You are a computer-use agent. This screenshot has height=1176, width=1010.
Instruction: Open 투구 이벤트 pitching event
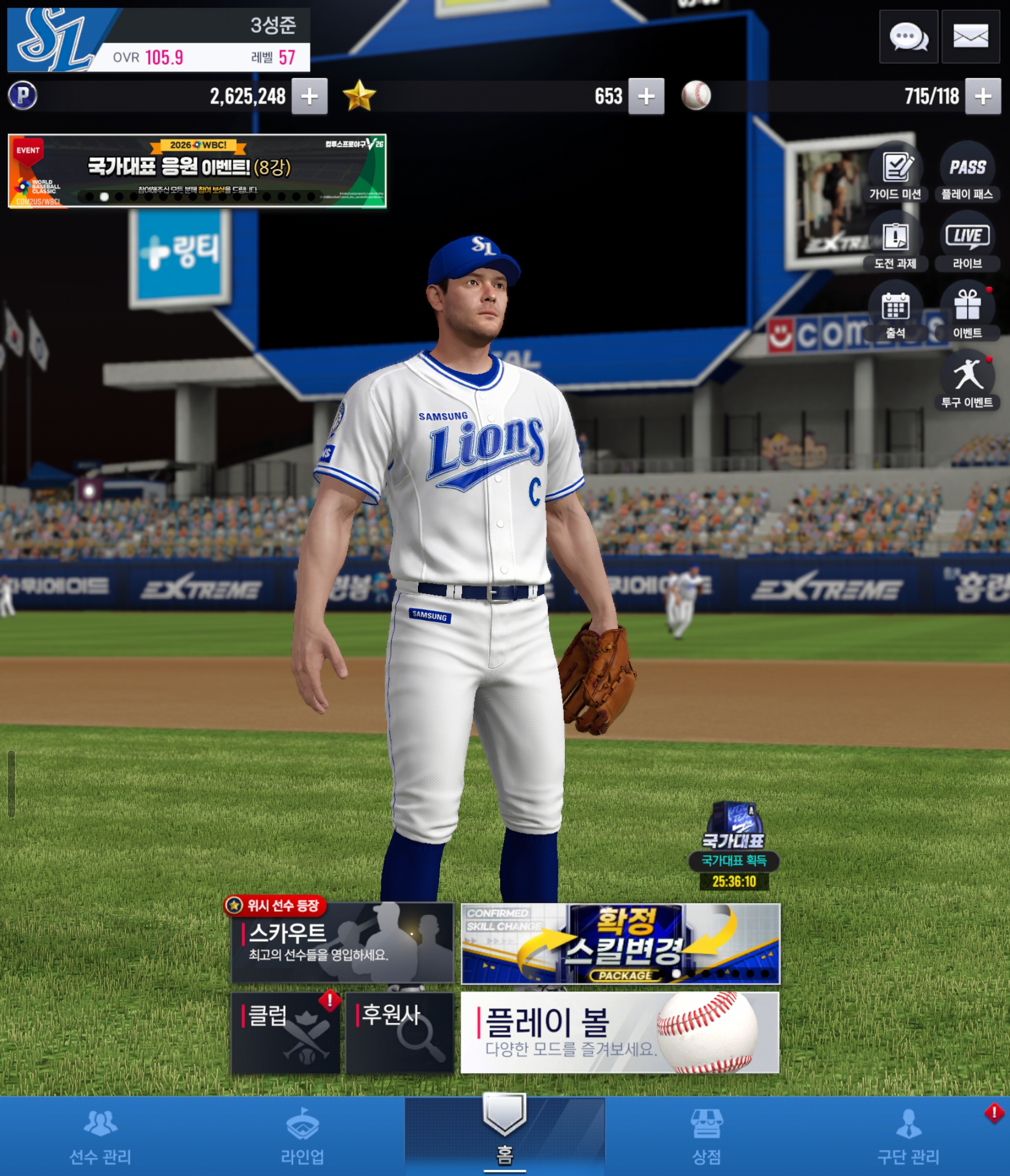[x=967, y=380]
